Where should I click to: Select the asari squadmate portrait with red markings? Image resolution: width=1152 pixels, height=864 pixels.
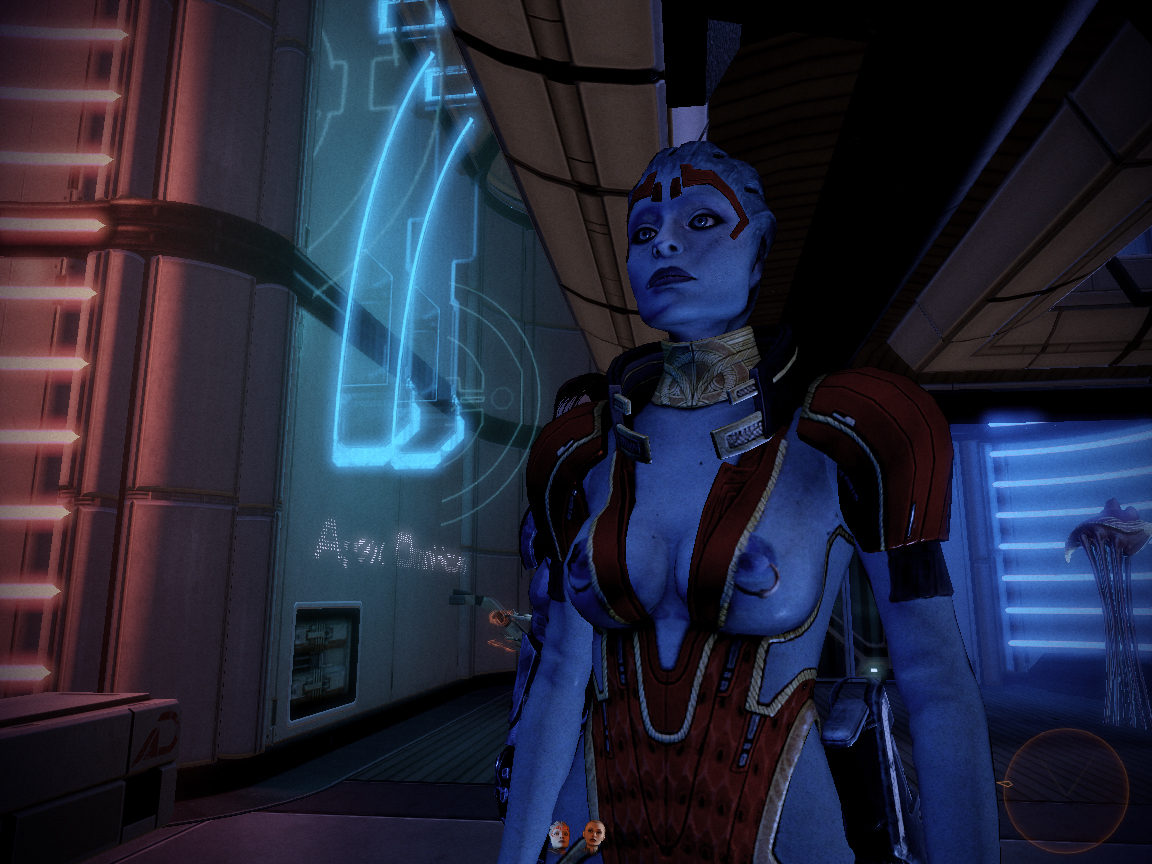[559, 836]
